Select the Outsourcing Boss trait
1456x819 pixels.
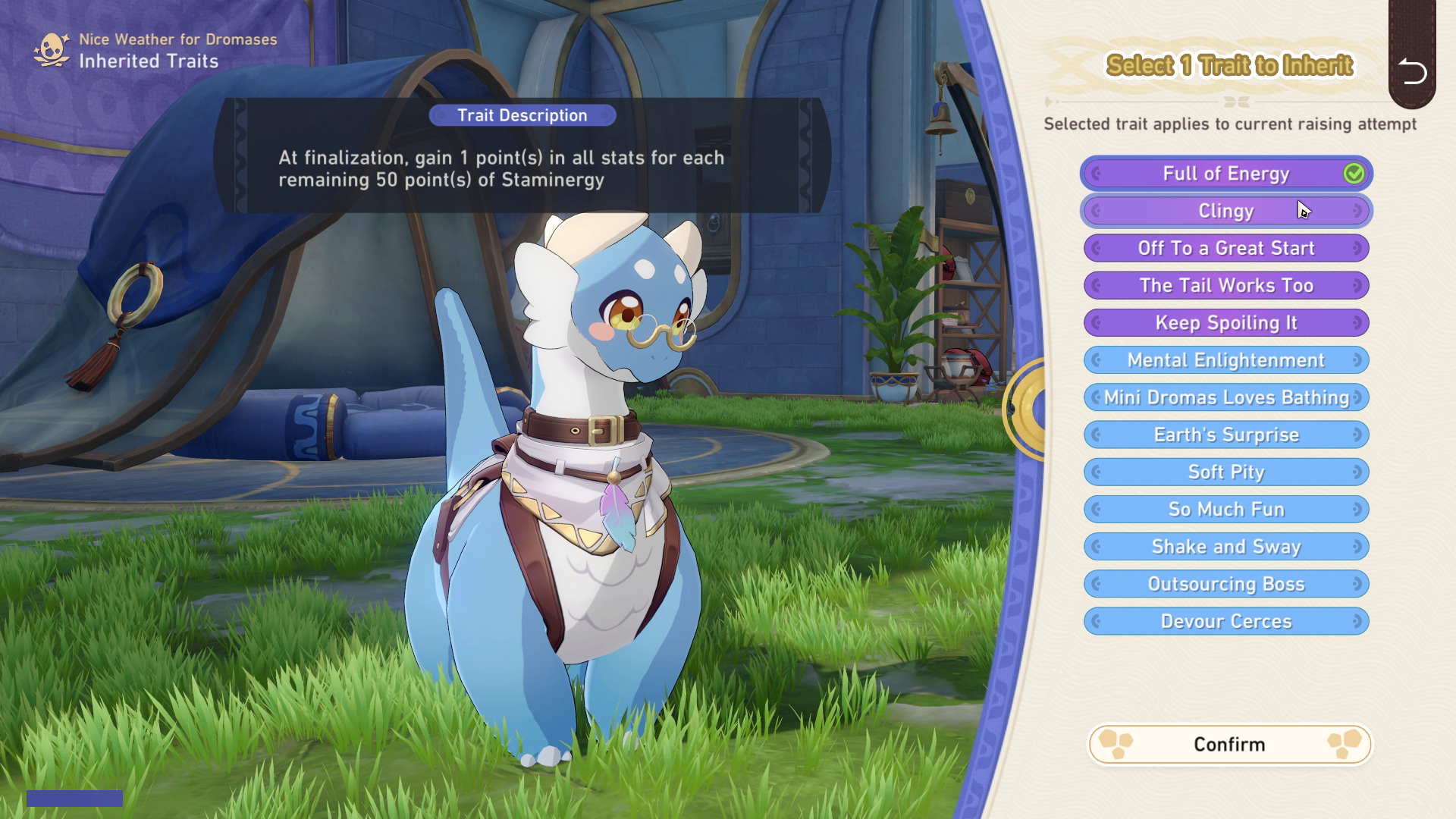point(1225,584)
